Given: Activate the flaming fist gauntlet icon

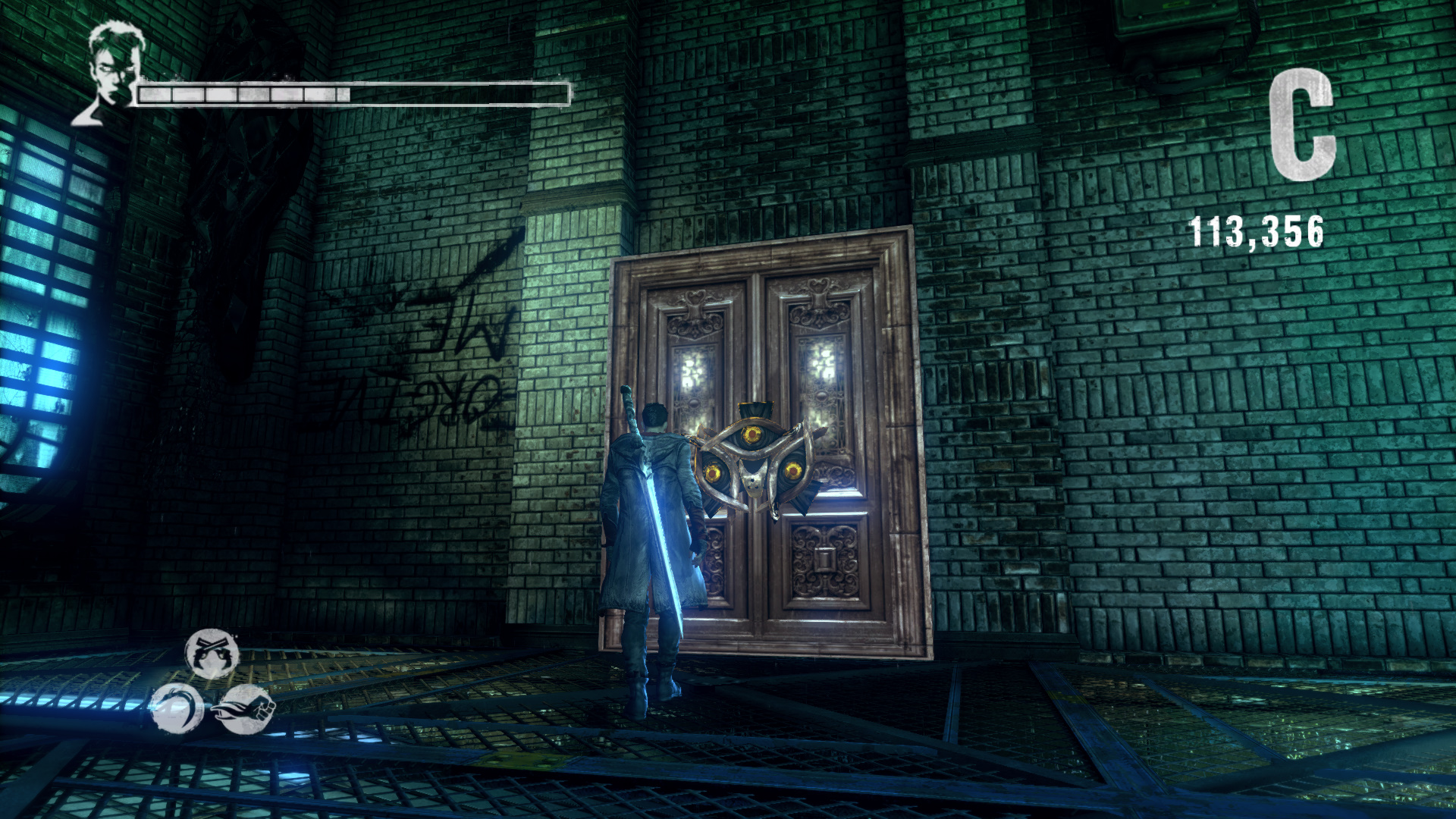Looking at the screenshot, I should coord(246,709).
